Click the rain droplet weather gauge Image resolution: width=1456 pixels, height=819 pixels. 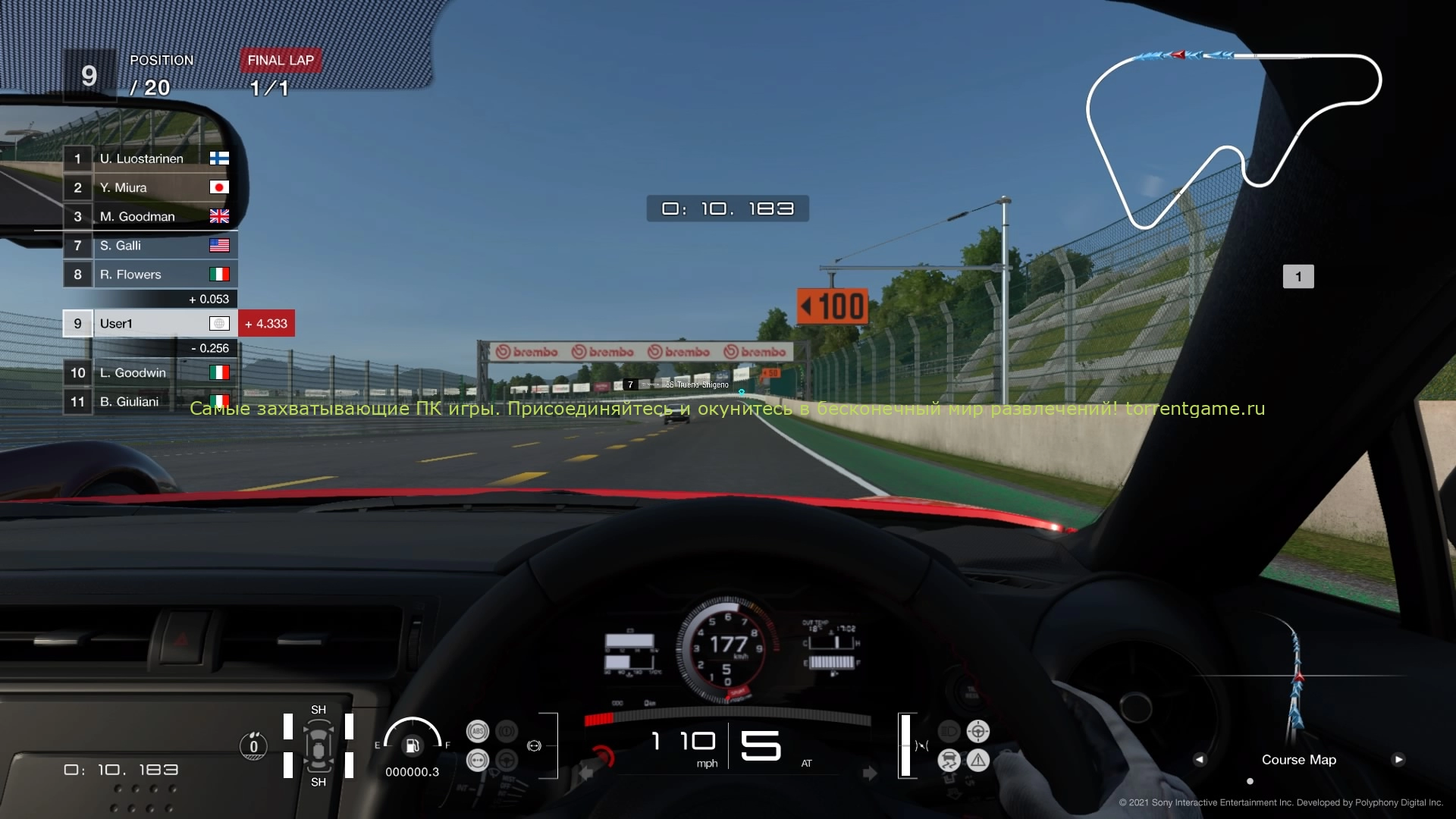253,746
